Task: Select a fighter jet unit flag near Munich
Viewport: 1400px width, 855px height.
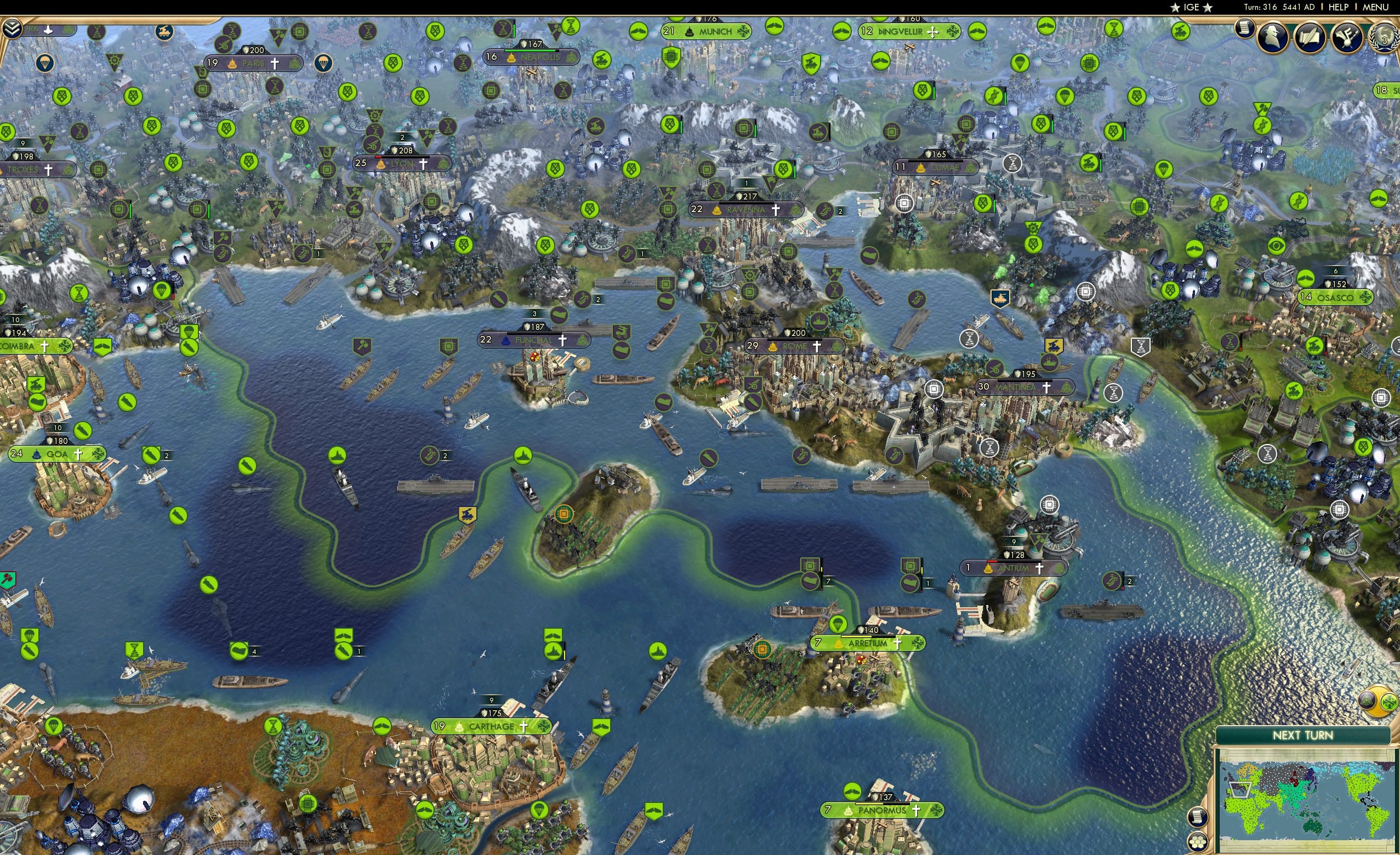Action: [x=775, y=27]
